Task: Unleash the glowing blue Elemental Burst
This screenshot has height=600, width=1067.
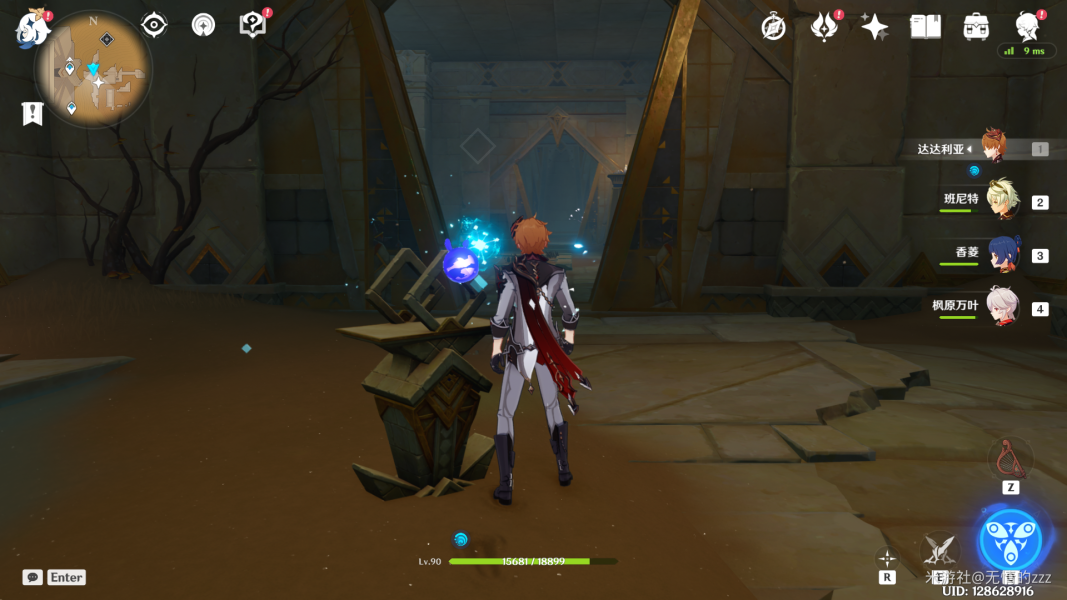Action: click(x=1010, y=540)
